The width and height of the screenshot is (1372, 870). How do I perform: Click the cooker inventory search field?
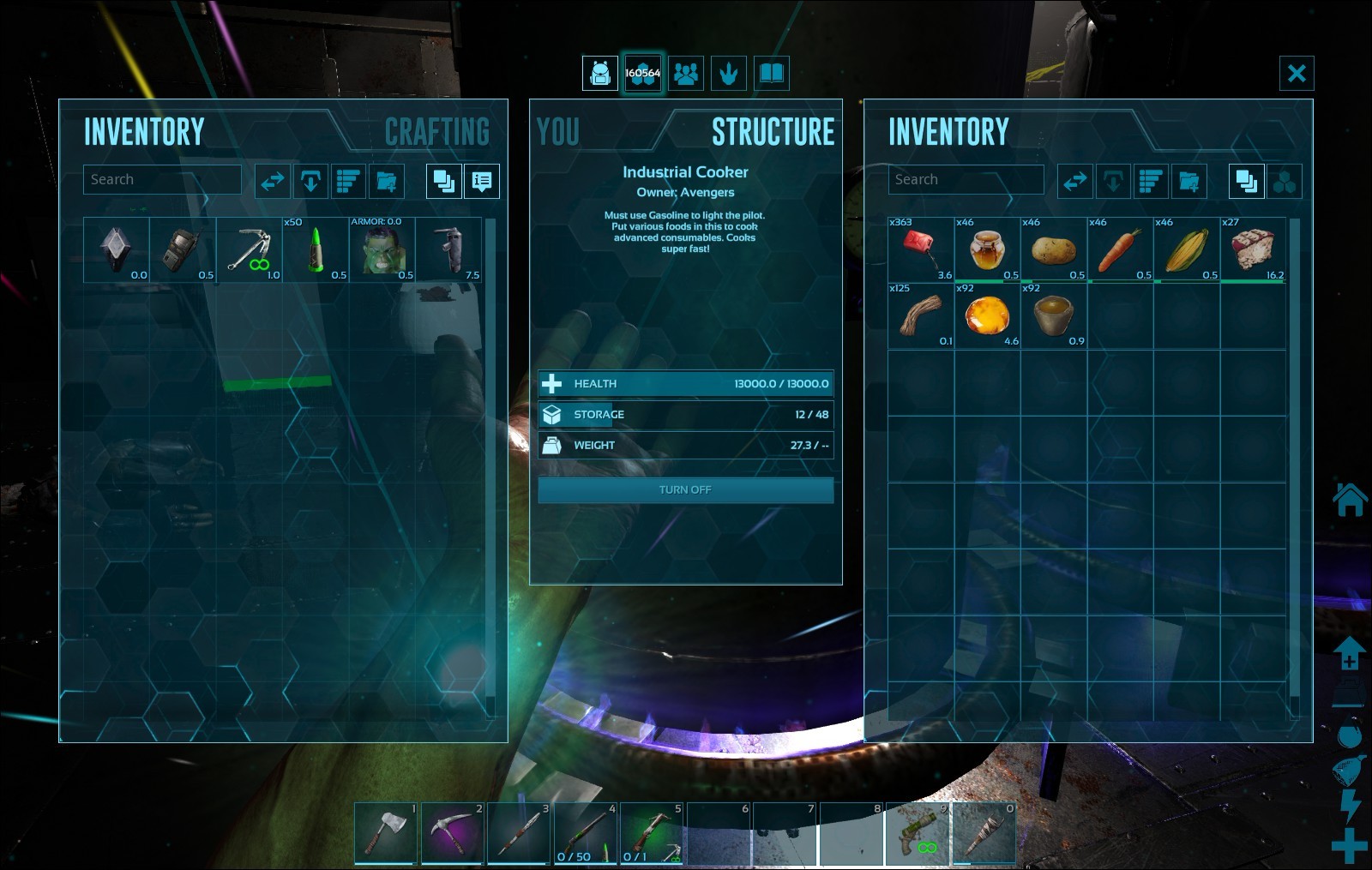pyautogui.click(x=966, y=180)
